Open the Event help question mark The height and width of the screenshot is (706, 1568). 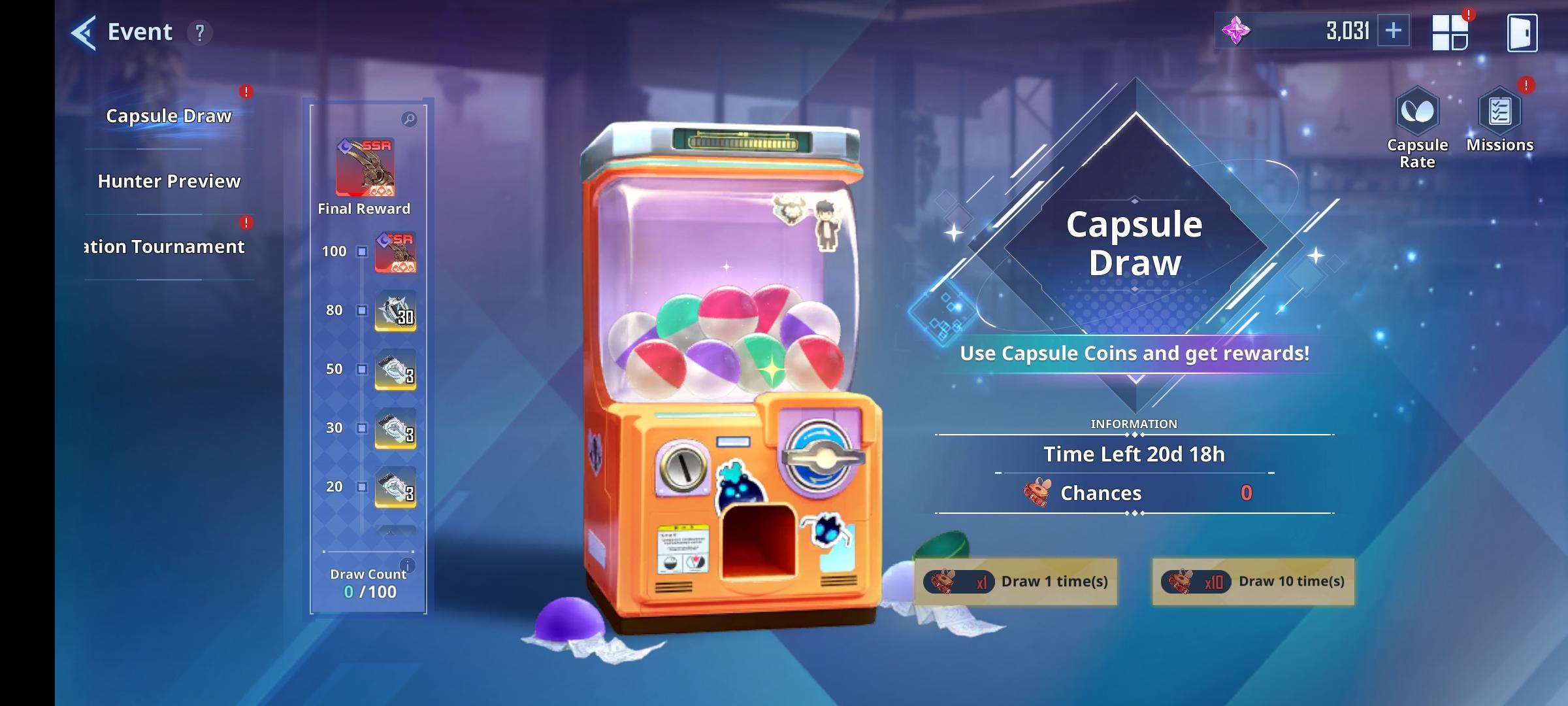pos(199,31)
